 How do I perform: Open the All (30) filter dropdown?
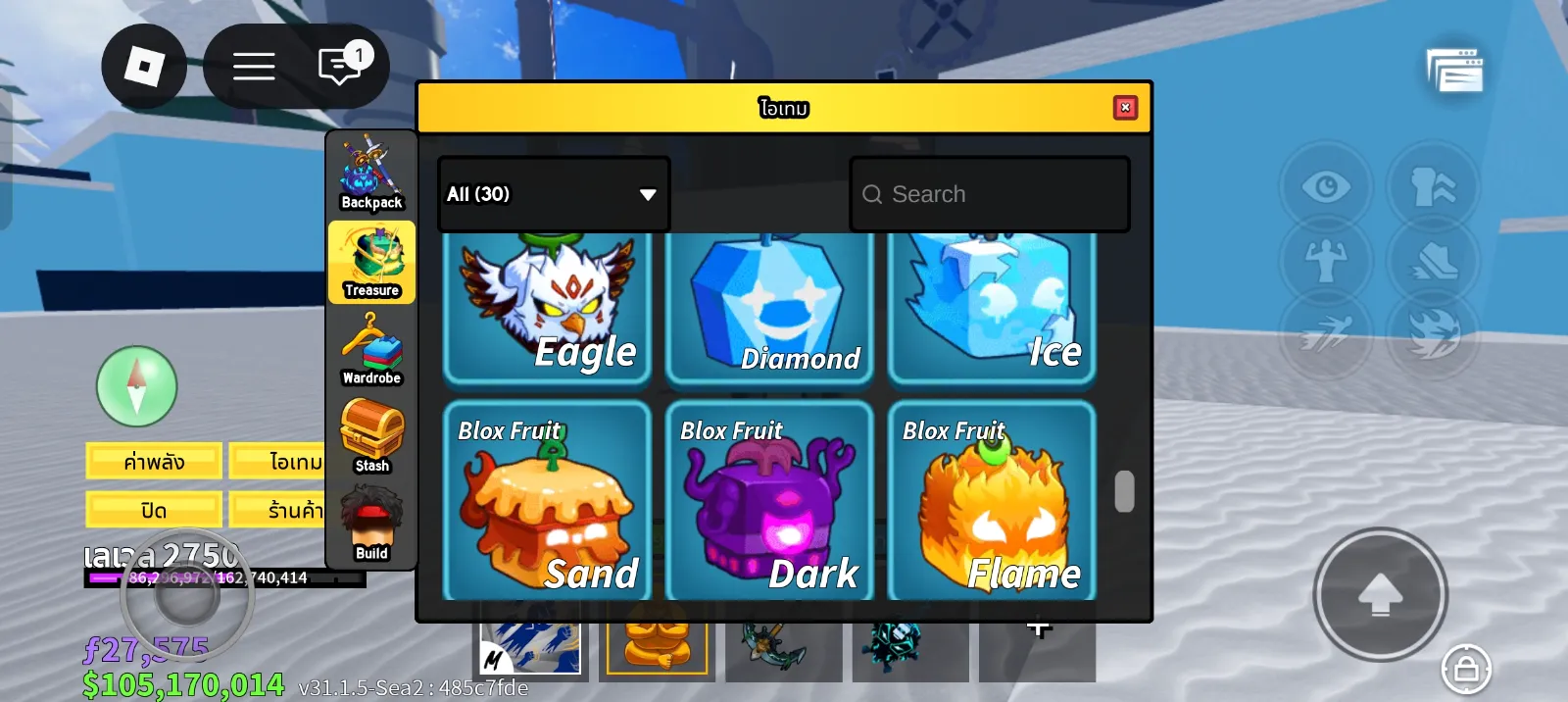click(x=554, y=194)
